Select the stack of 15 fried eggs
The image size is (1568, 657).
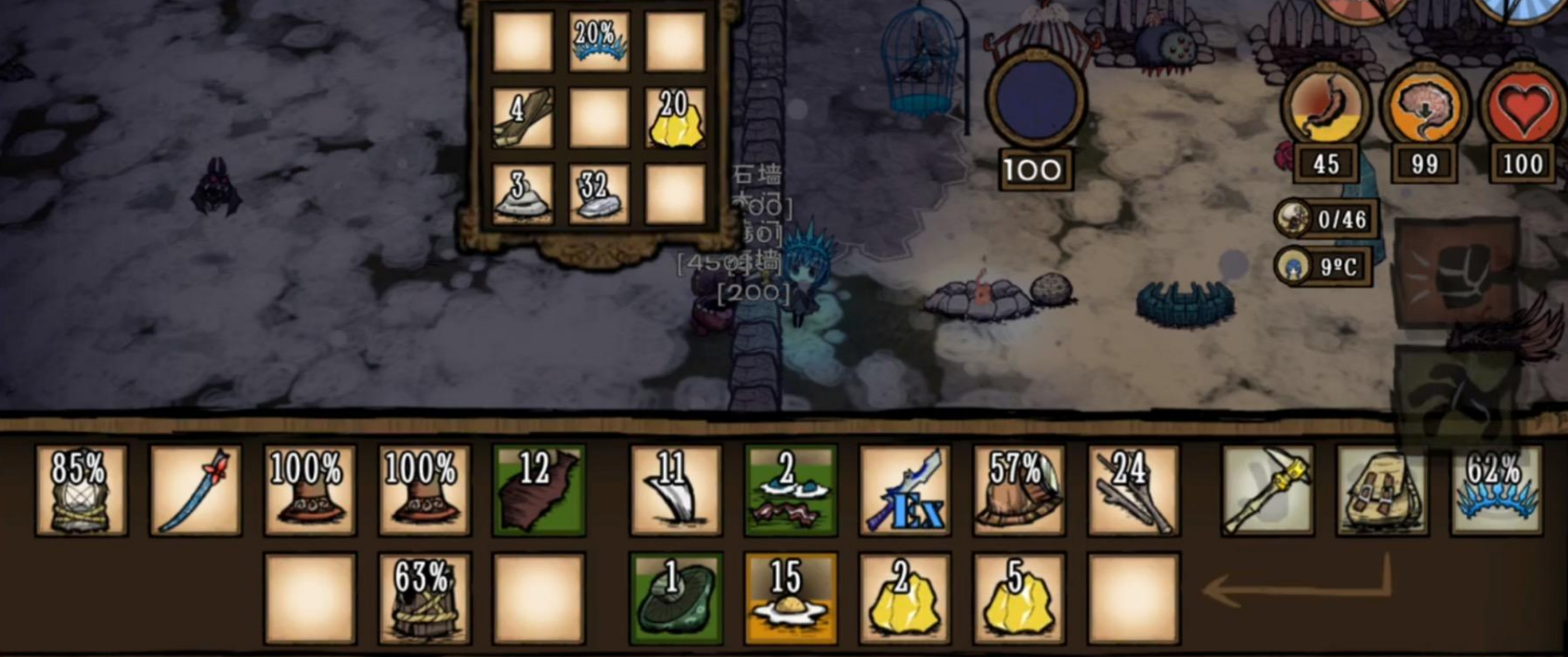point(790,599)
